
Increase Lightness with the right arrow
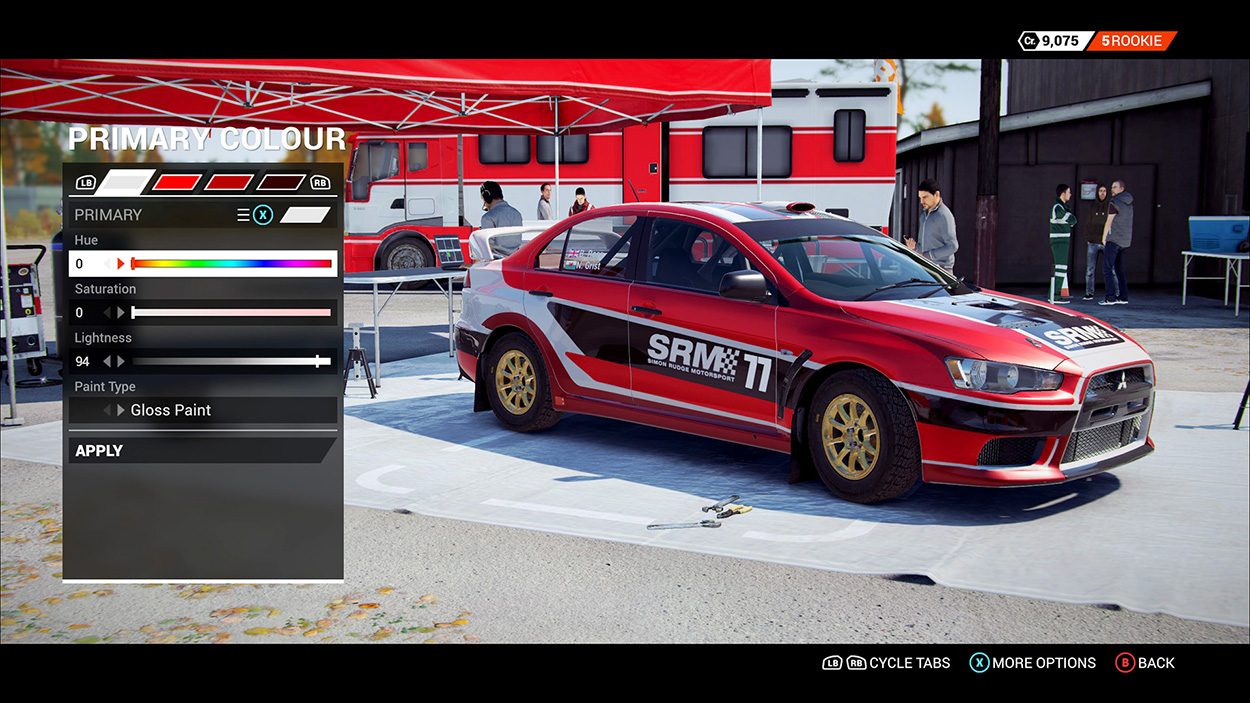121,361
